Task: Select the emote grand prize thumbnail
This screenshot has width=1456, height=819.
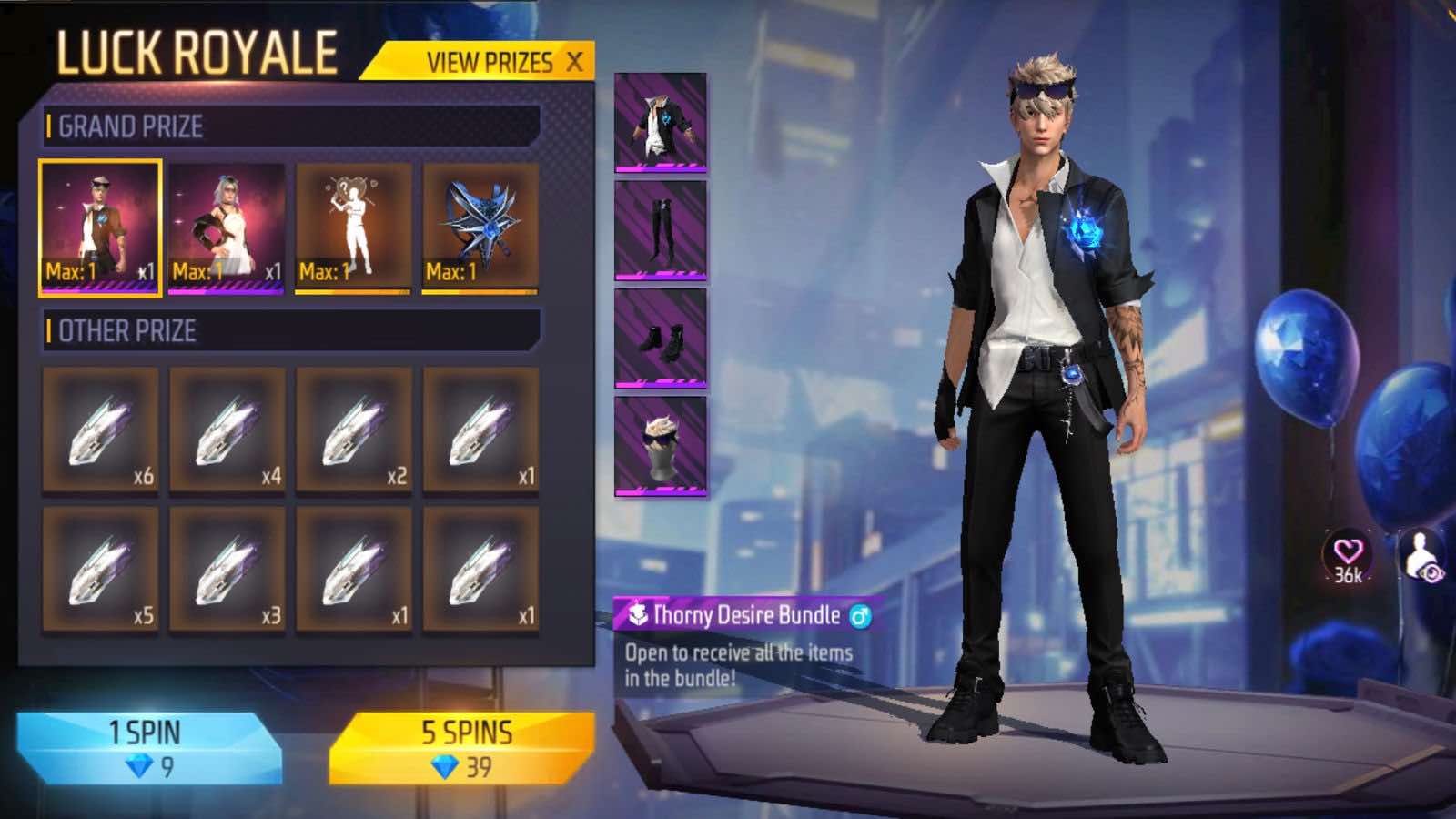Action: [x=351, y=223]
